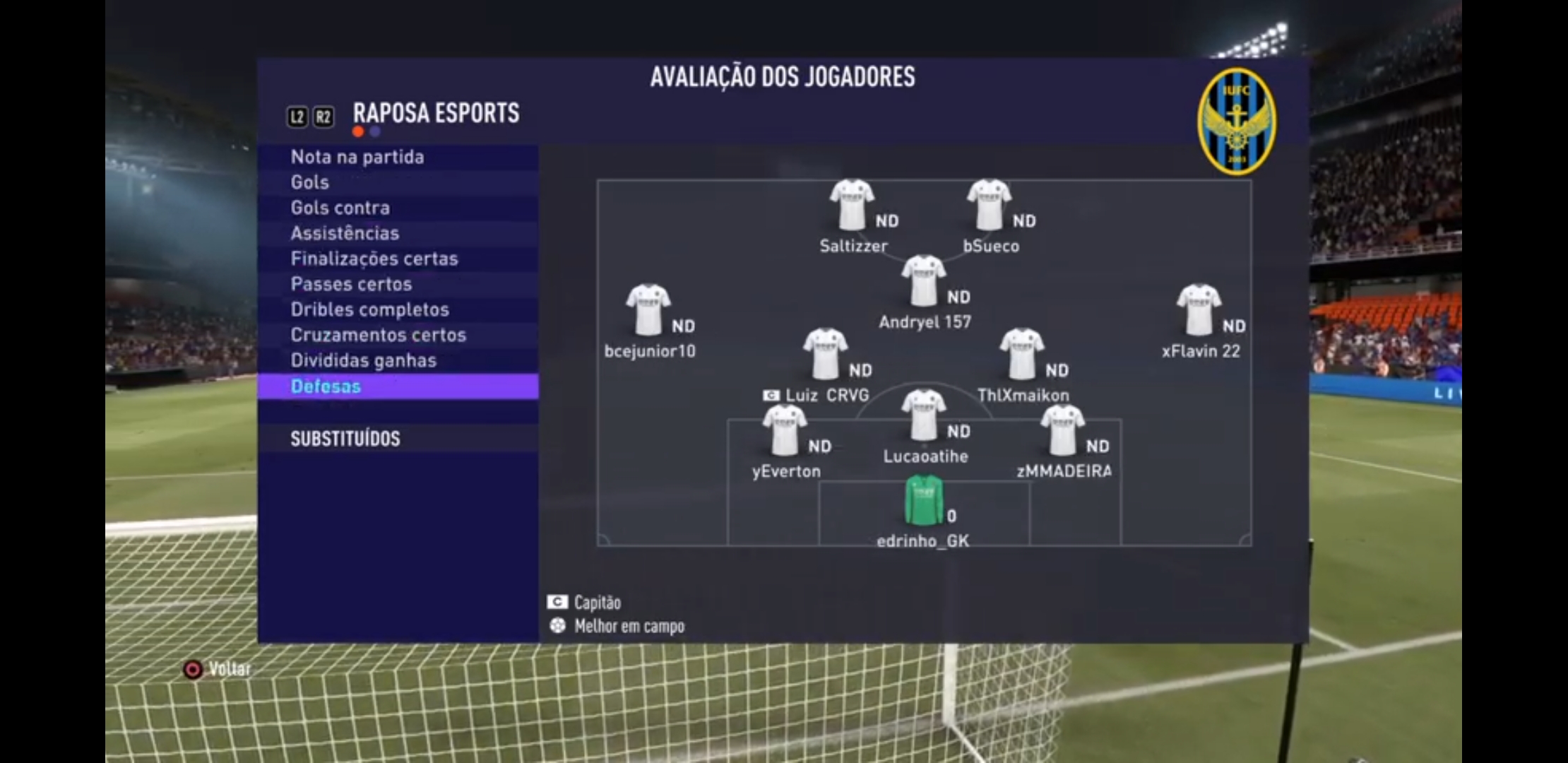
Task: Choose Andryel 157 on the formation
Action: 923,281
